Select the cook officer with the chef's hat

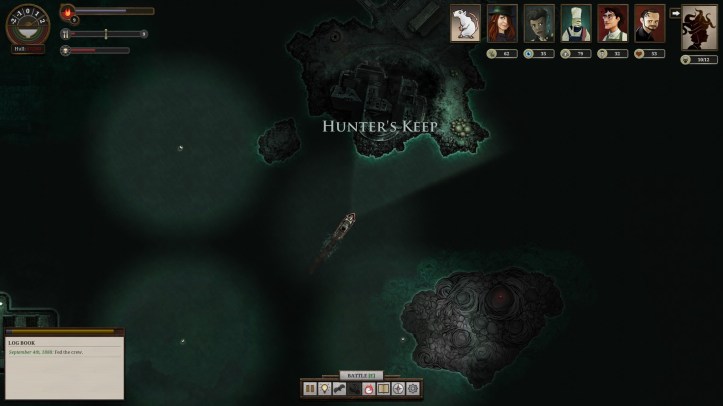point(576,23)
